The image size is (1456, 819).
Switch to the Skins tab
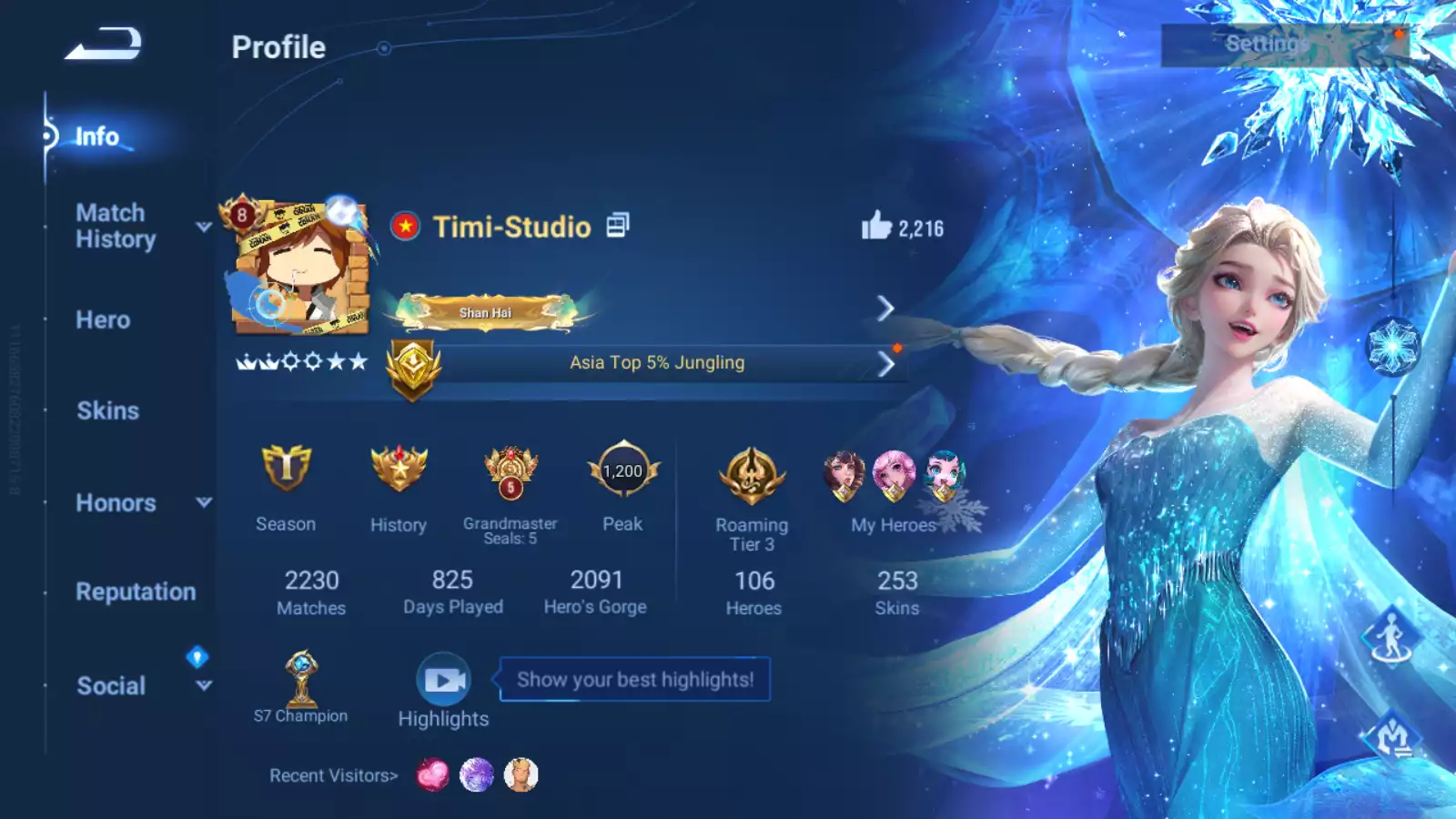tap(107, 410)
